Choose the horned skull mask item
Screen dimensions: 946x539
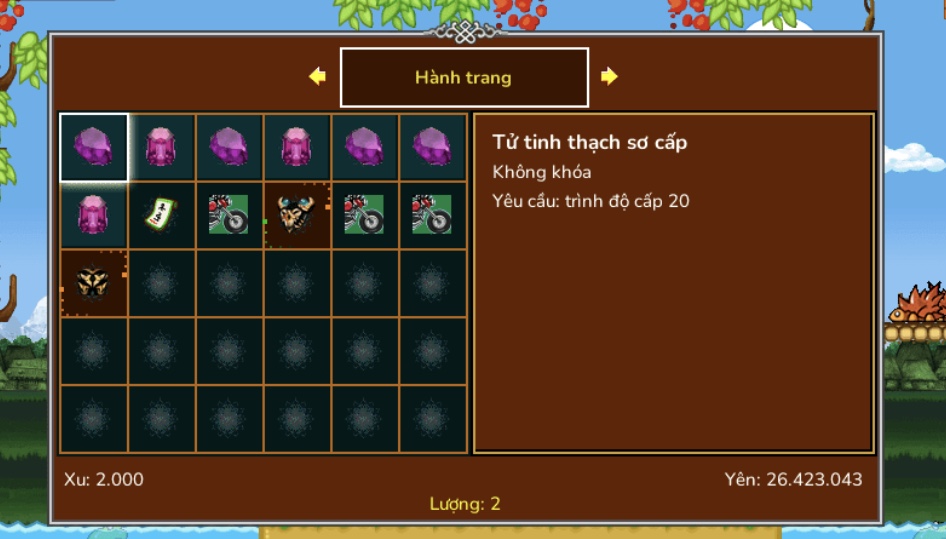pyautogui.click(x=297, y=214)
